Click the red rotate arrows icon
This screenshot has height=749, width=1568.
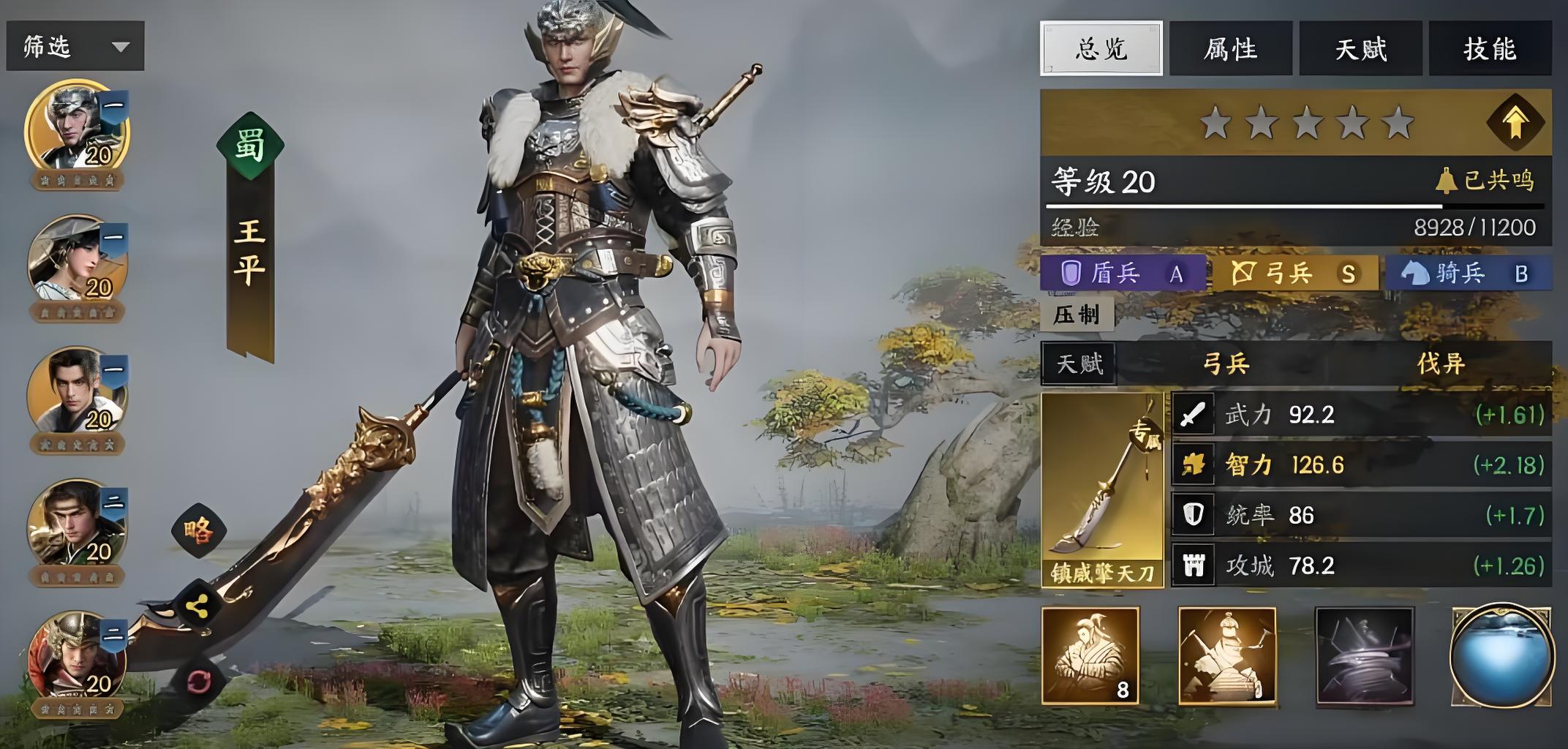[198, 682]
